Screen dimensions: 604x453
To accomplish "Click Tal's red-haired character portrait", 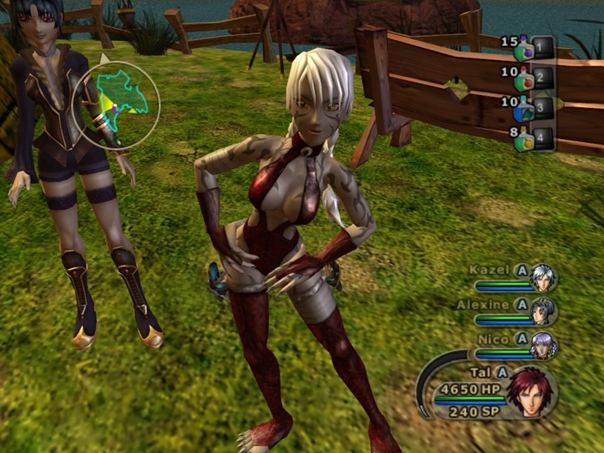I will pos(530,391).
